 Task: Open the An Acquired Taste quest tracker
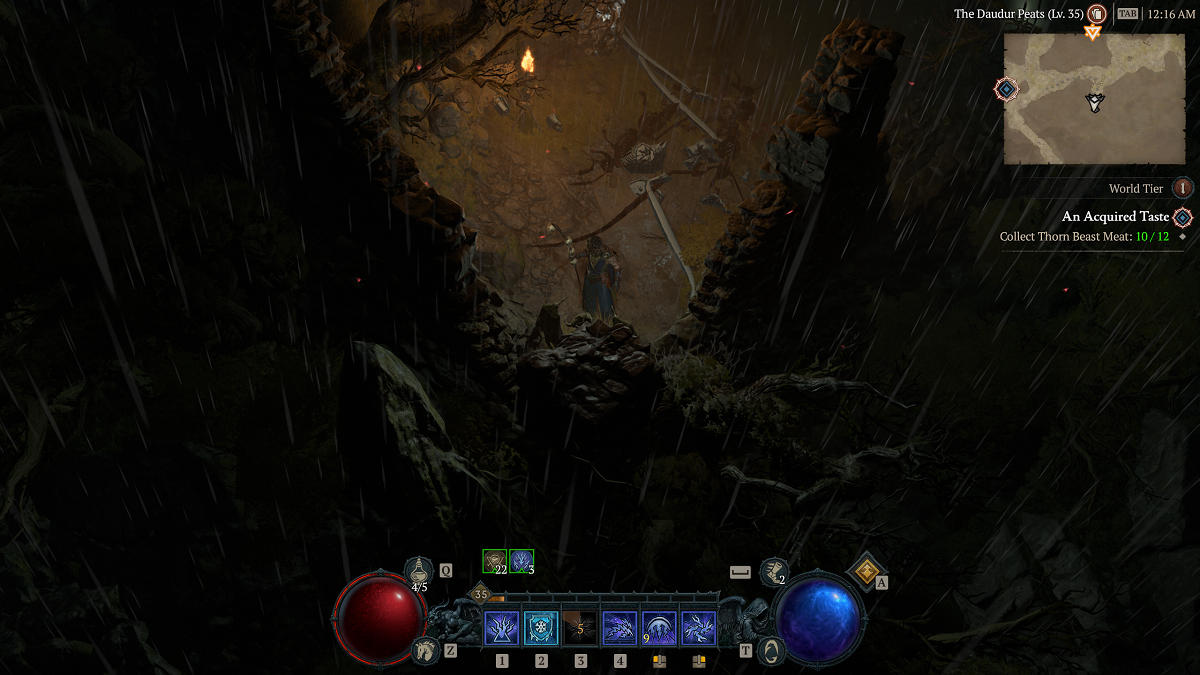click(x=1114, y=217)
